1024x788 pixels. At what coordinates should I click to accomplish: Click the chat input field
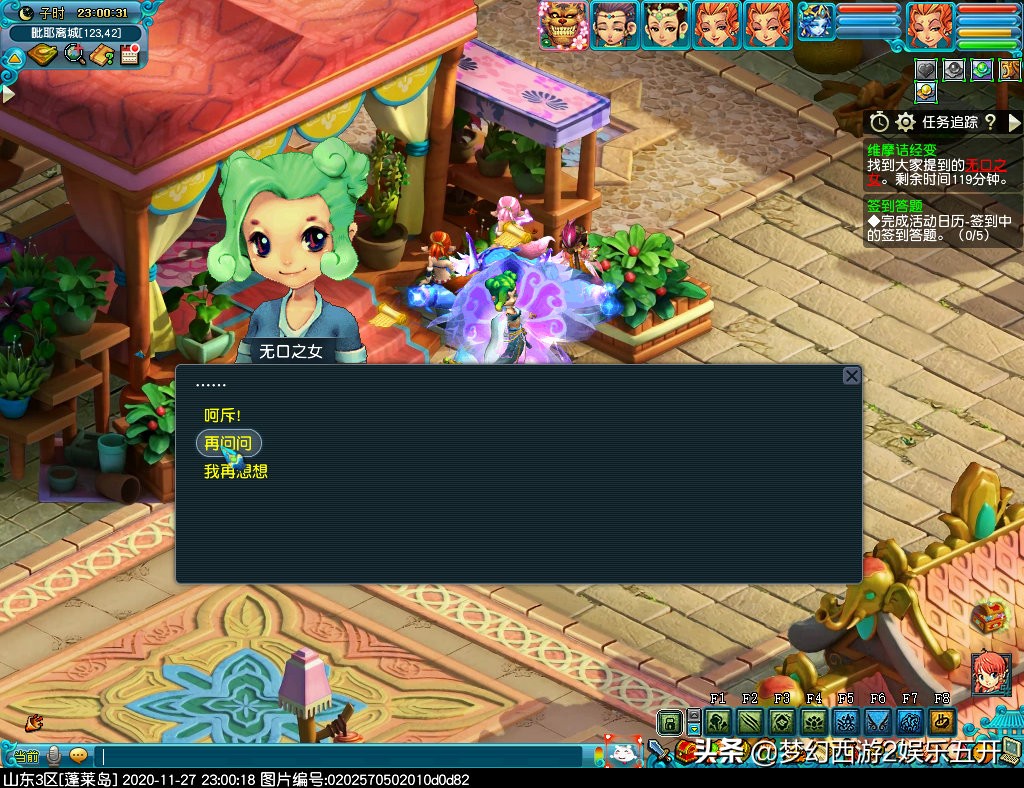pos(340,757)
